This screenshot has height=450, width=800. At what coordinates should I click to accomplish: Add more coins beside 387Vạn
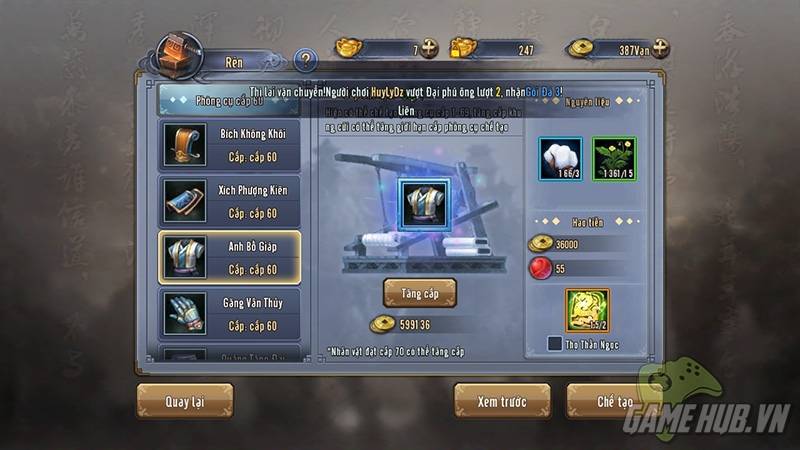coord(659,47)
